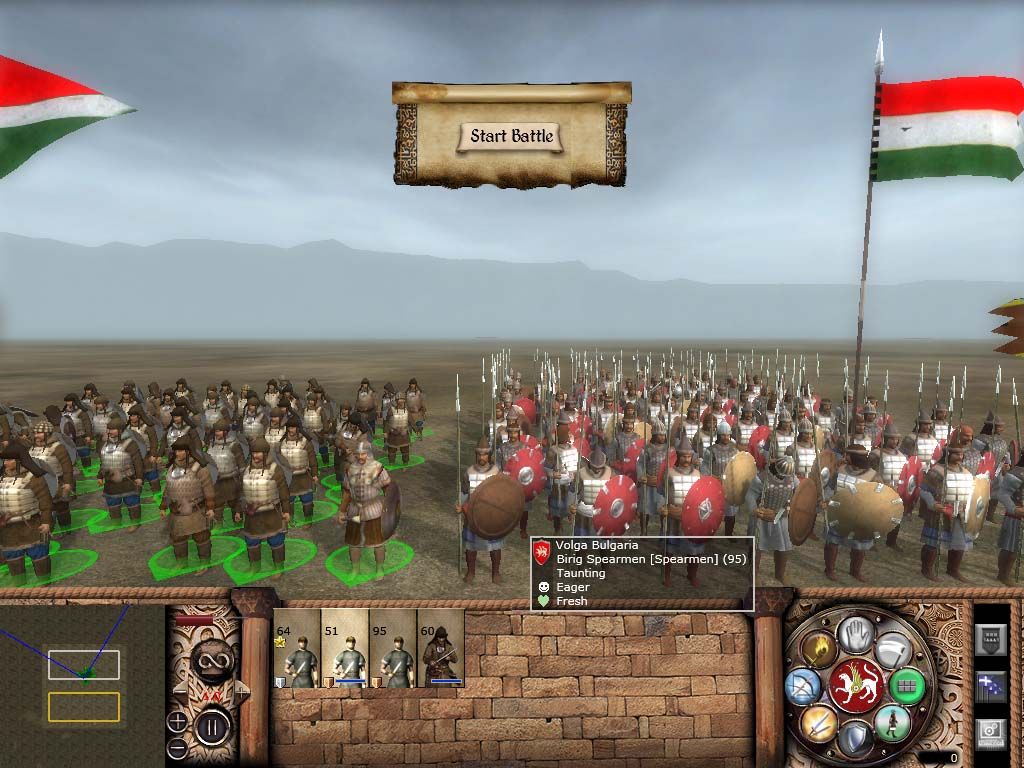Toggle fire-at-will bow icon

click(804, 686)
